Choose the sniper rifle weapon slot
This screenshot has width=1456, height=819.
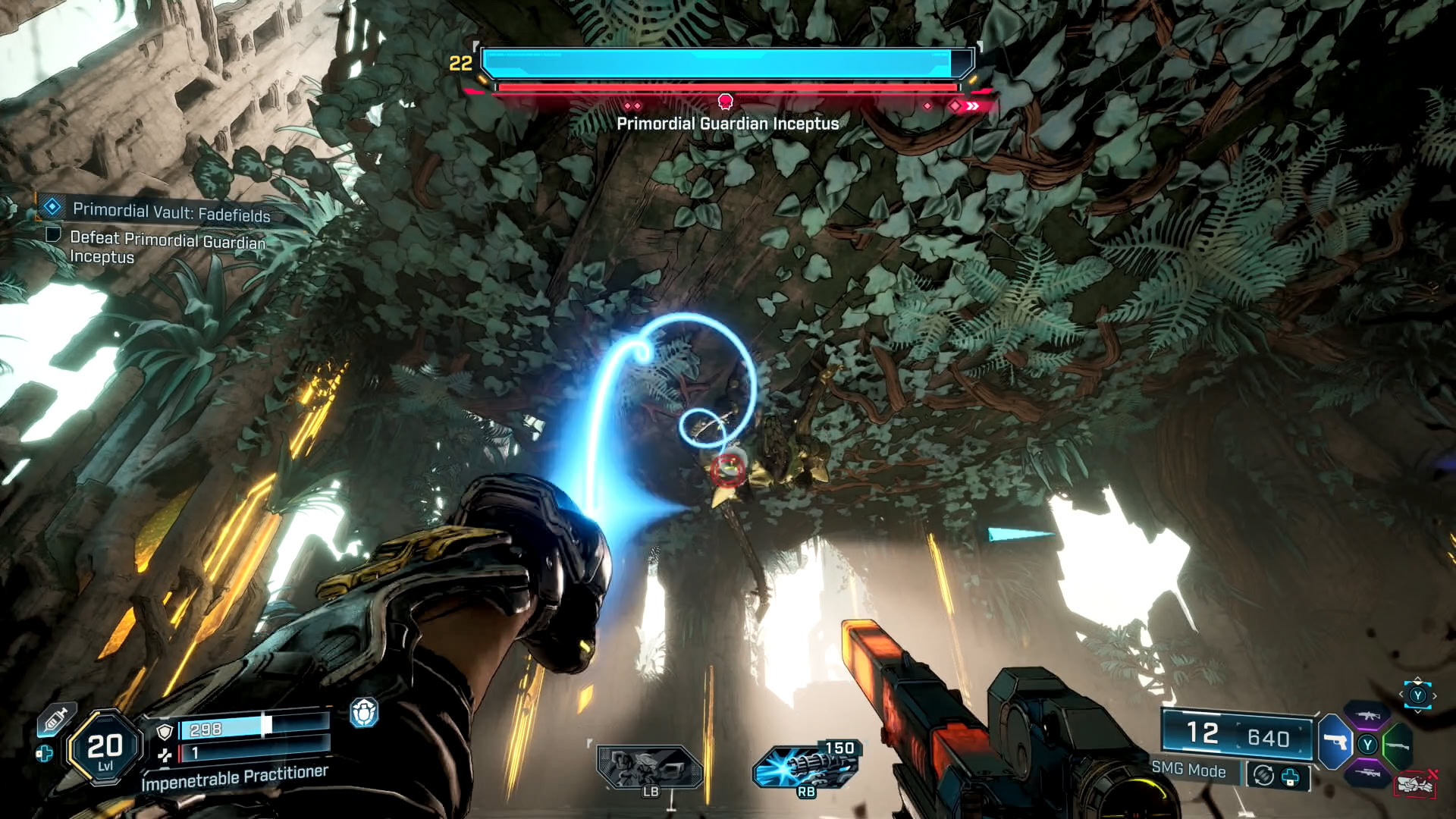click(1367, 773)
